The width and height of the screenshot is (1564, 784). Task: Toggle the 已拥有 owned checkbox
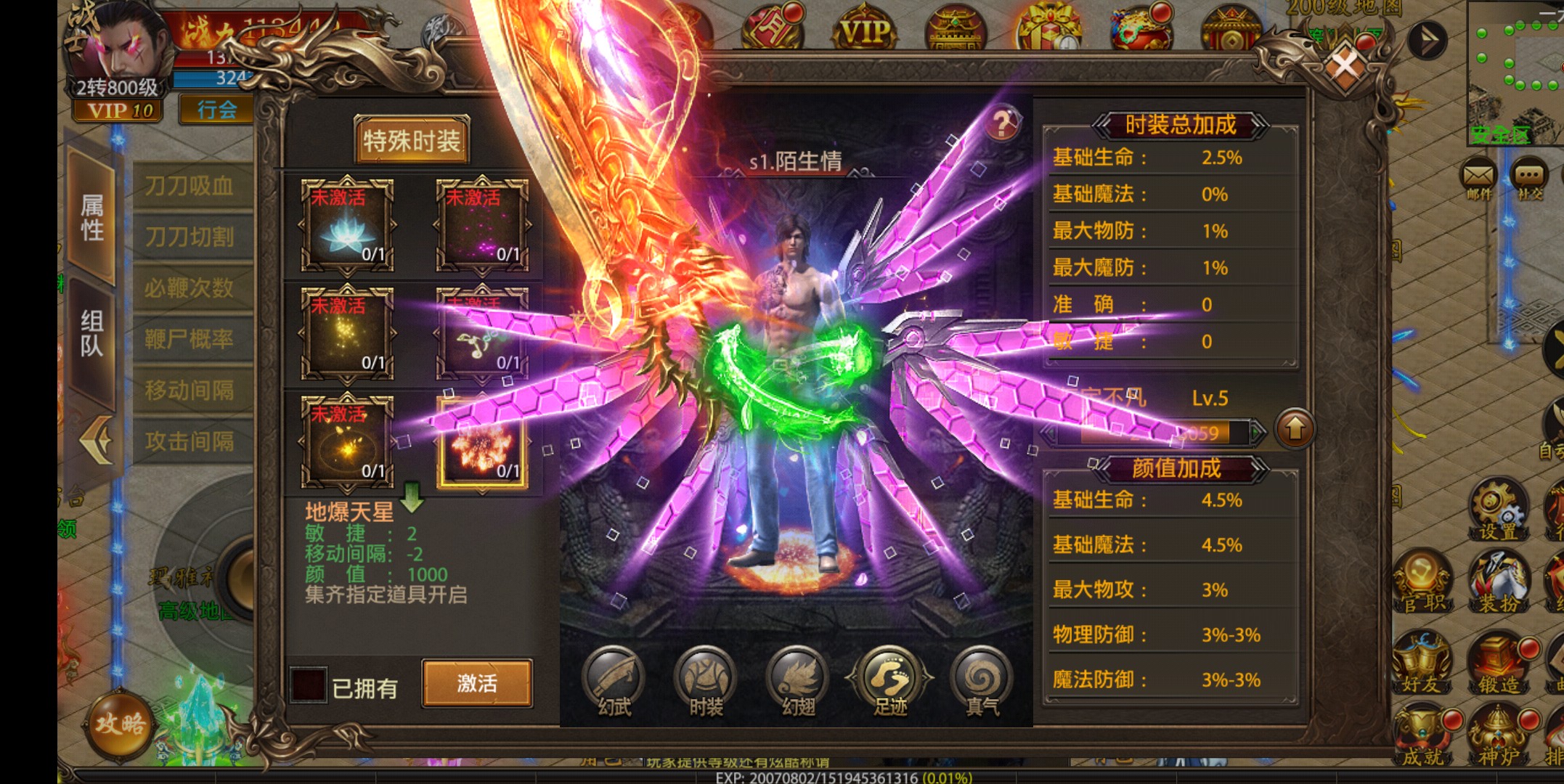point(308,685)
